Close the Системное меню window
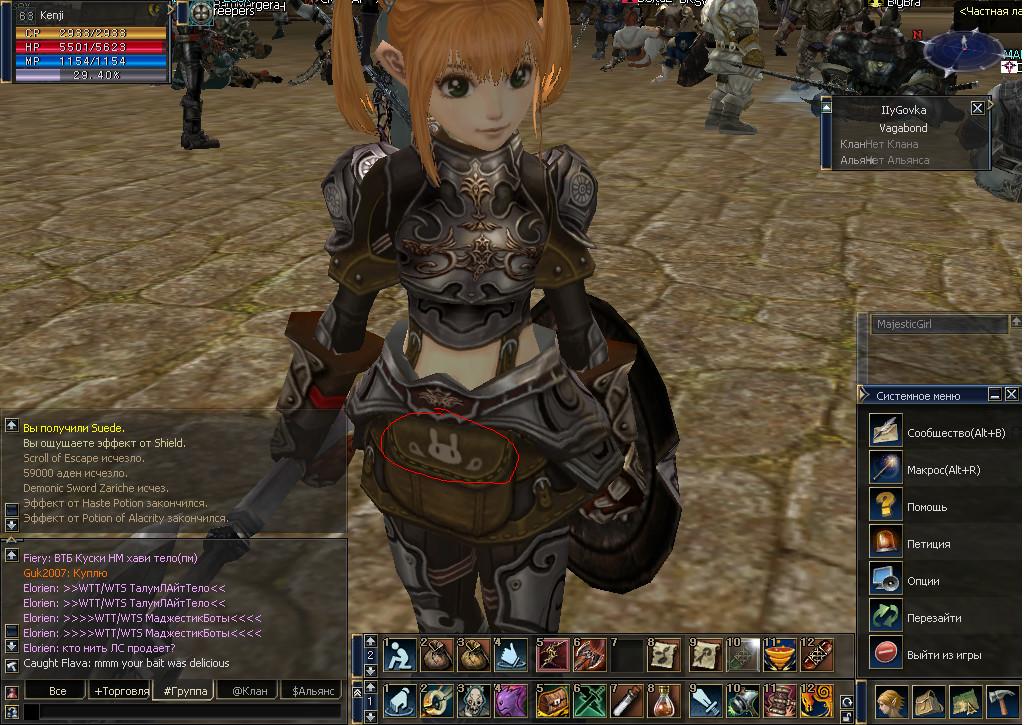Viewport: 1028px width, 725px height. [1012, 395]
